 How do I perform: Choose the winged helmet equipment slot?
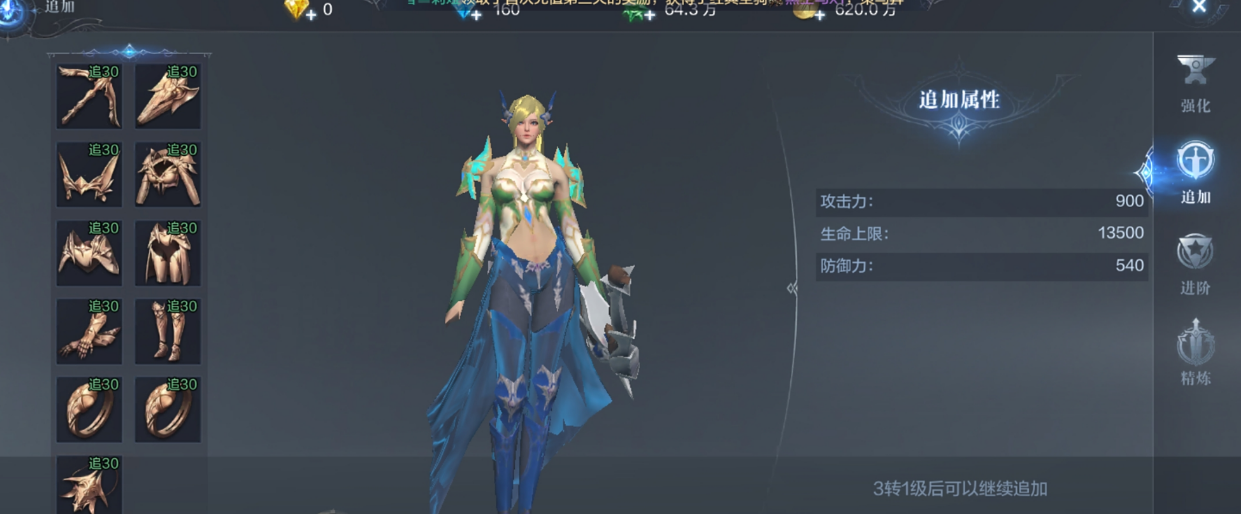[x=89, y=174]
